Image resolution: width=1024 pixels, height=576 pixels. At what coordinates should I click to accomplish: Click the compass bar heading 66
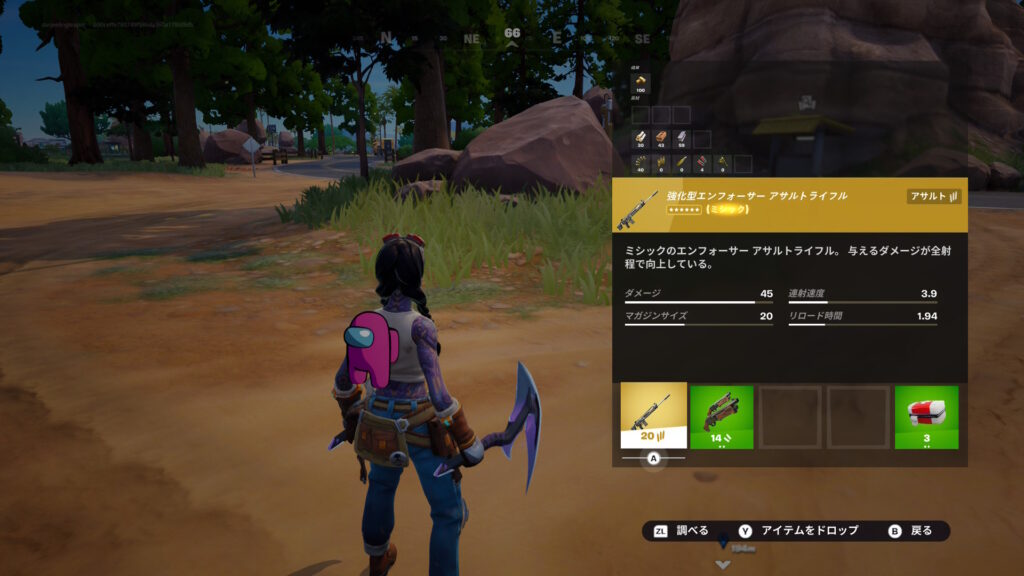coord(512,34)
